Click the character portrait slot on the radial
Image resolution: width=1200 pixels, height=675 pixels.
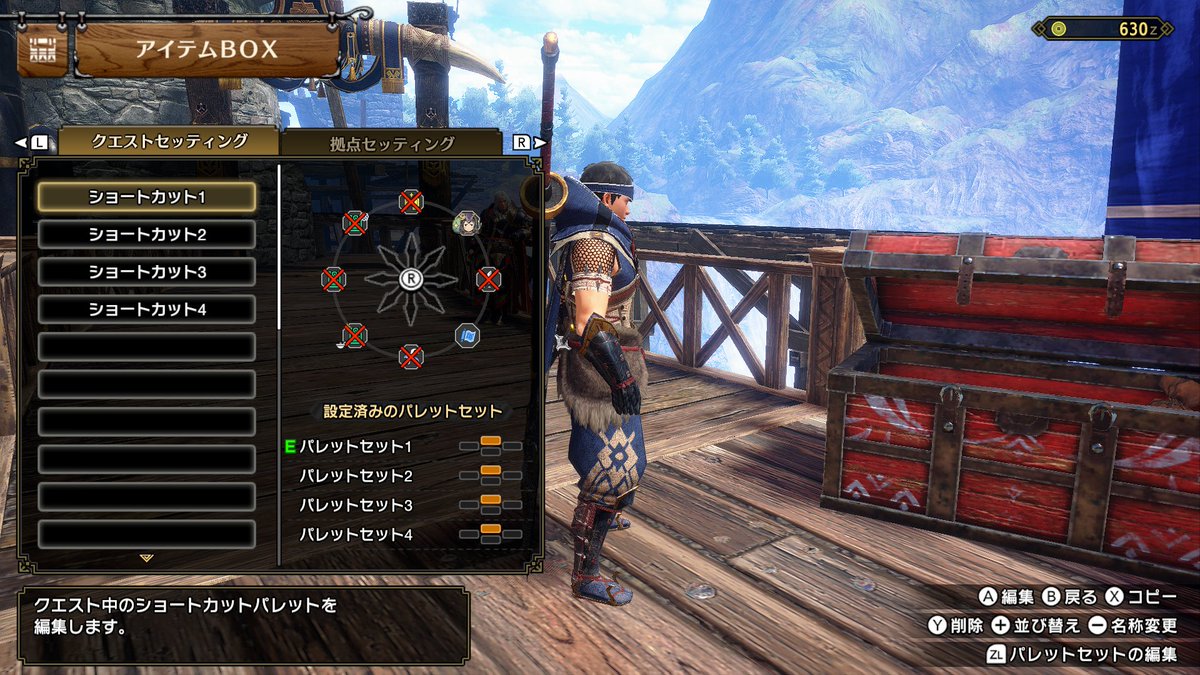466,222
